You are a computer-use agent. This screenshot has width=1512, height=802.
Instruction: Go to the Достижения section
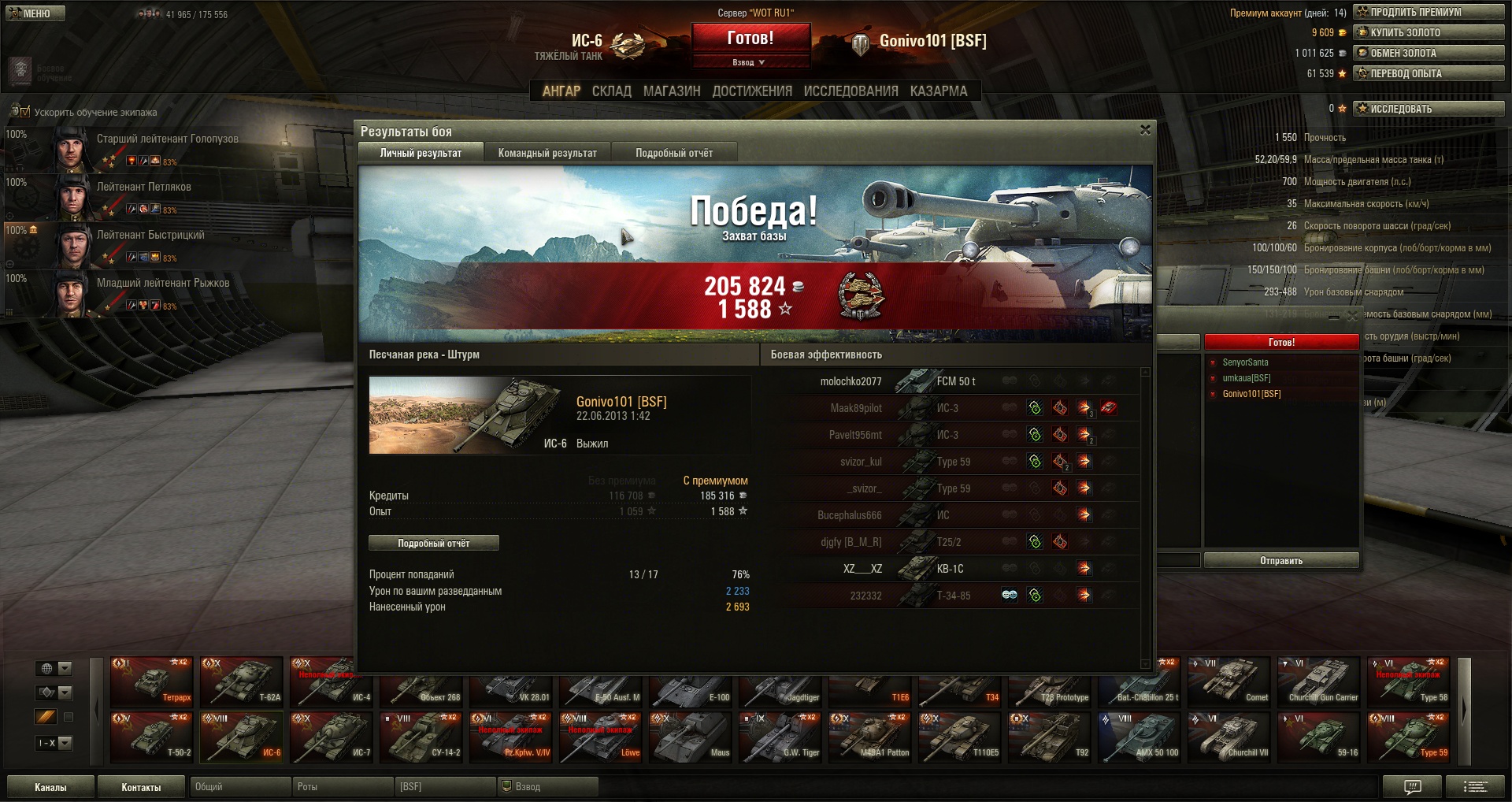[x=752, y=91]
